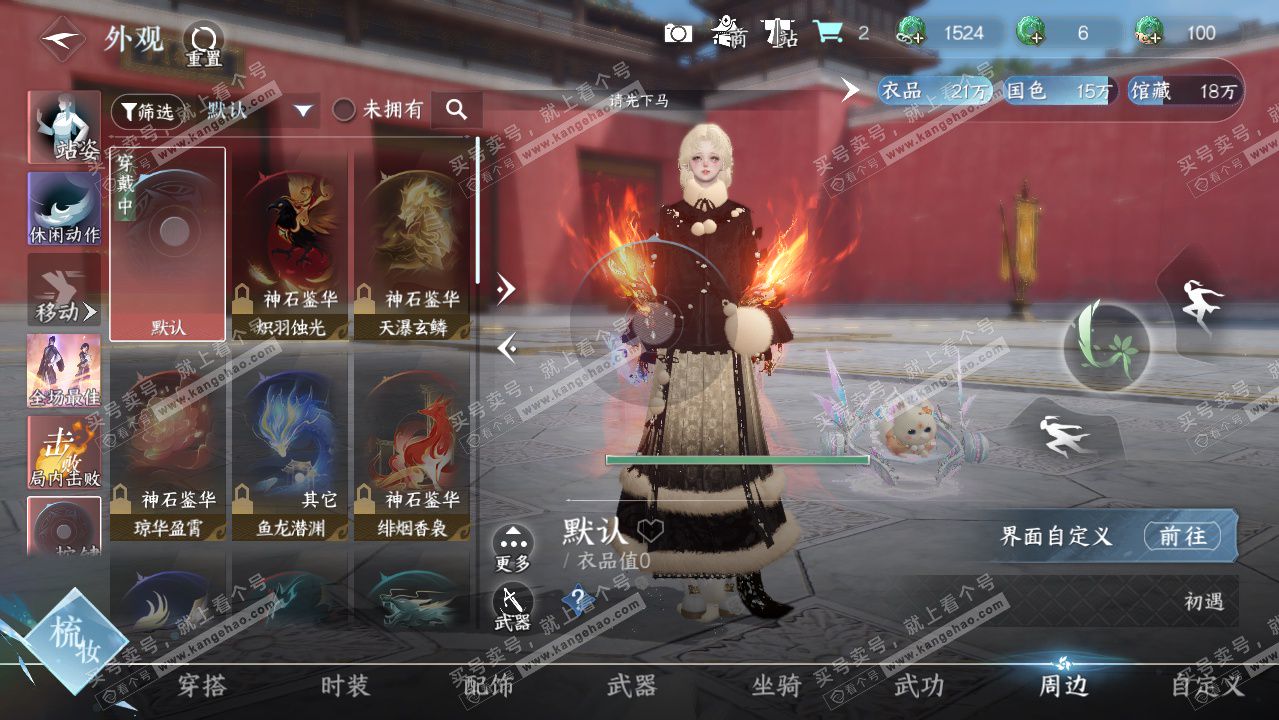This screenshot has height=720, width=1279.
Task: Open the 站姿 stance category
Action: point(65,127)
